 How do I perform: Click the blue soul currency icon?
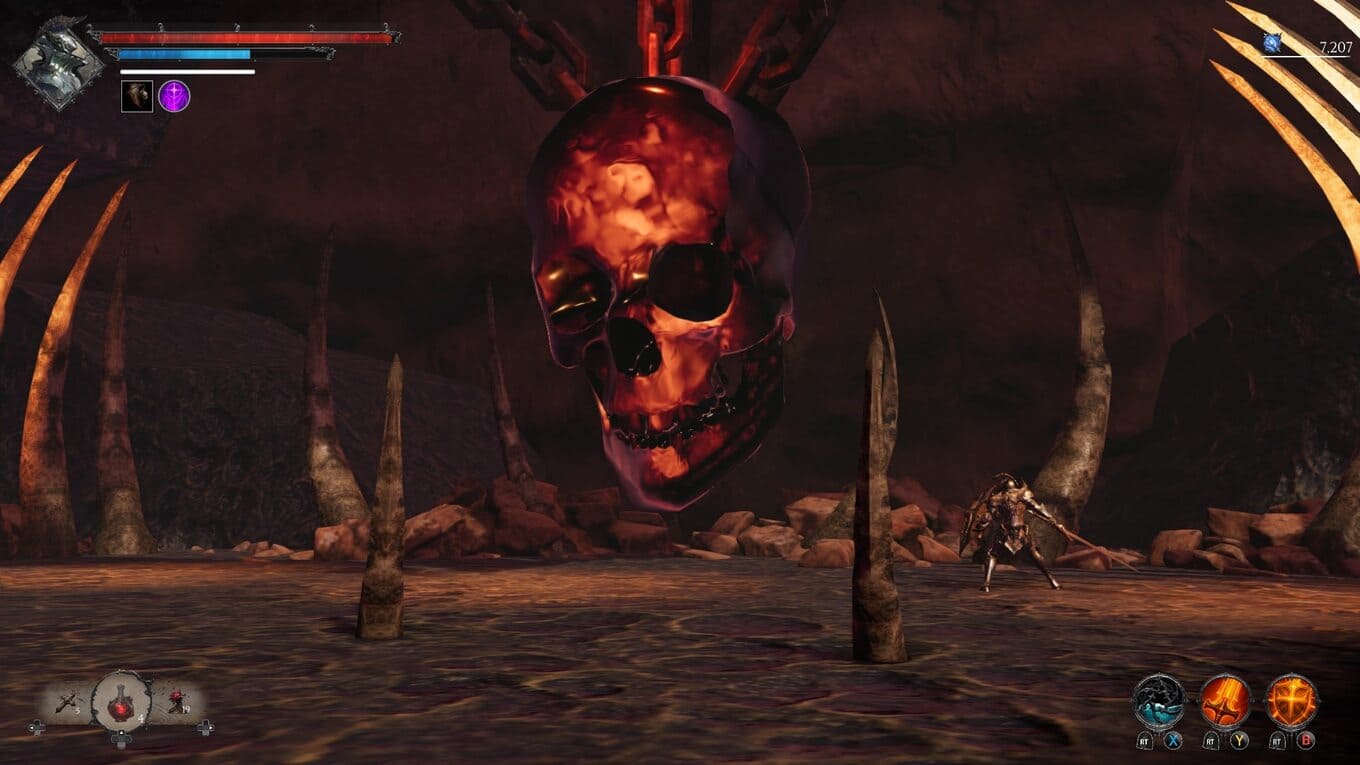[1272, 43]
